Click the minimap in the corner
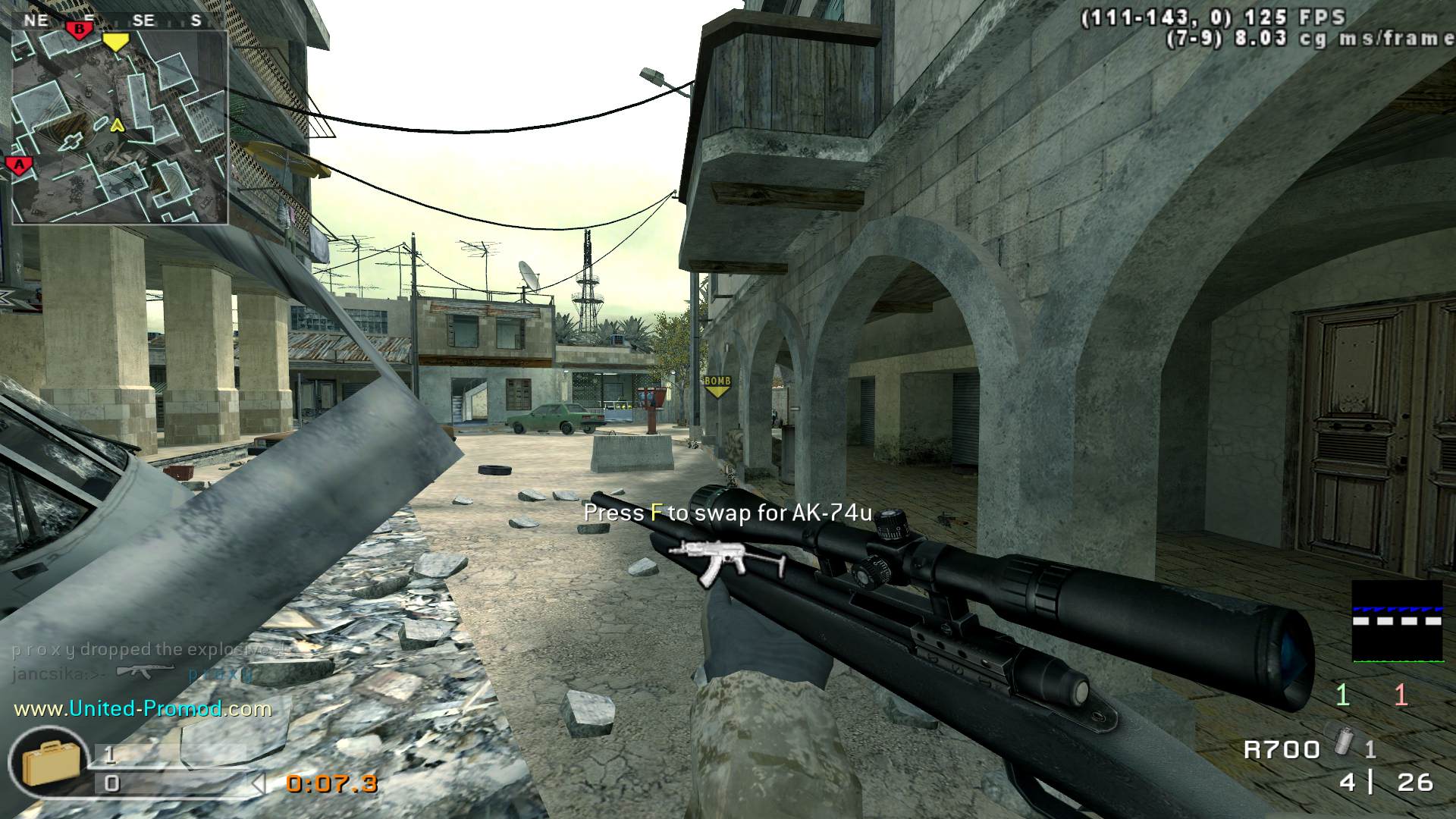Image resolution: width=1456 pixels, height=819 pixels. point(120,127)
